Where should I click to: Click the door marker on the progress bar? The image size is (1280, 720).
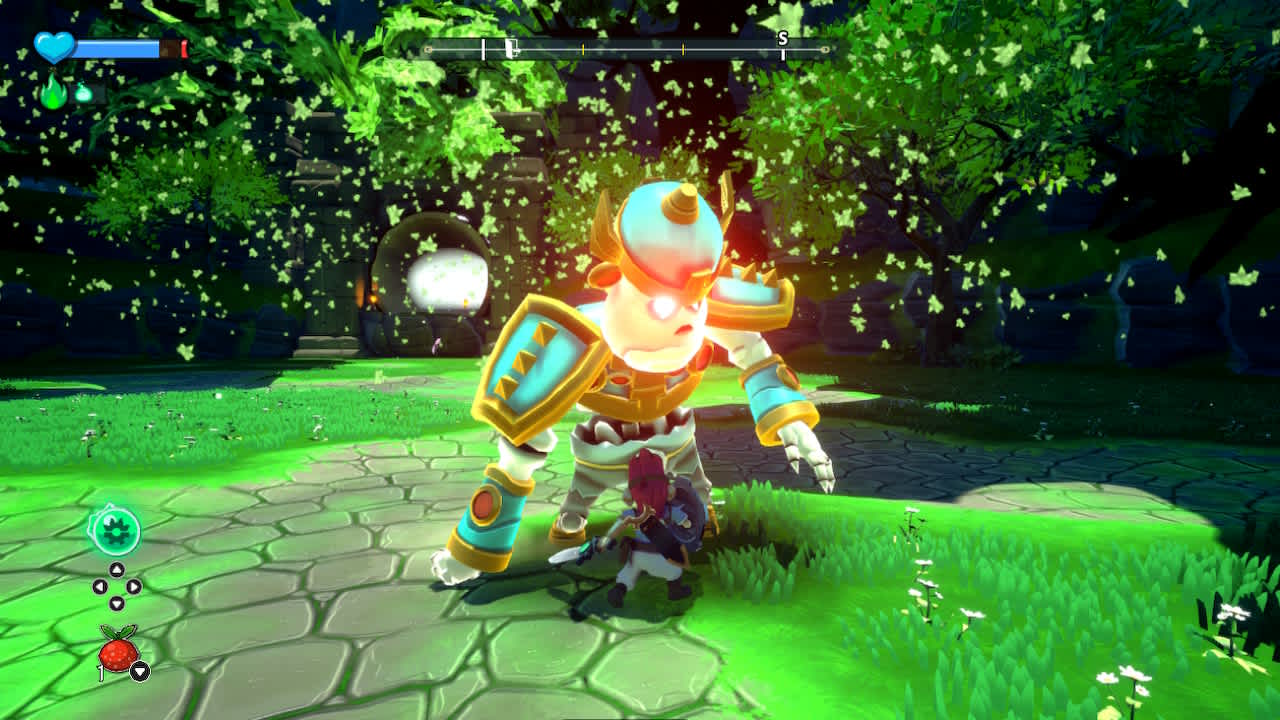[512, 47]
